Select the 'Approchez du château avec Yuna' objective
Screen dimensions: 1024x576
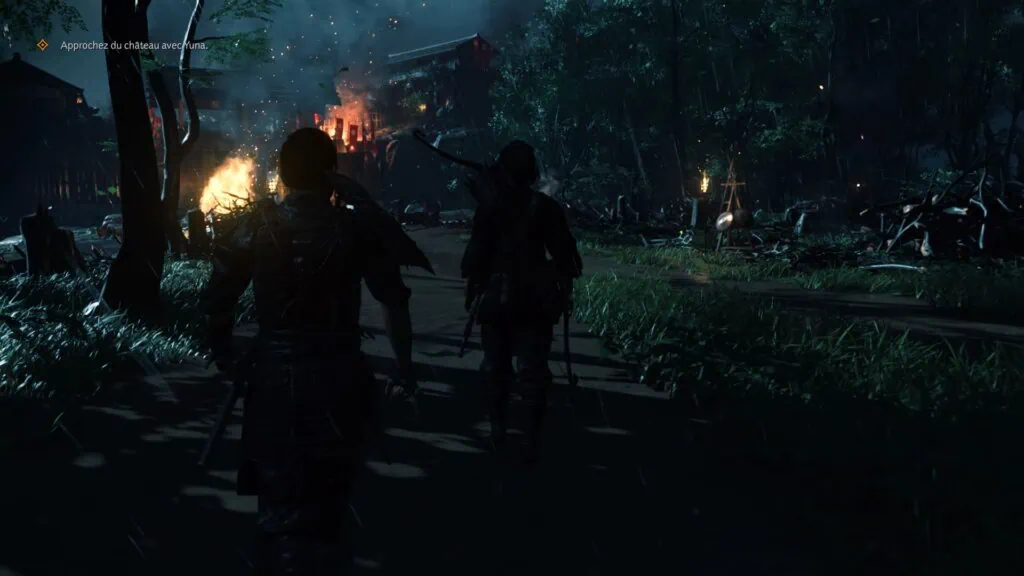[x=134, y=45]
